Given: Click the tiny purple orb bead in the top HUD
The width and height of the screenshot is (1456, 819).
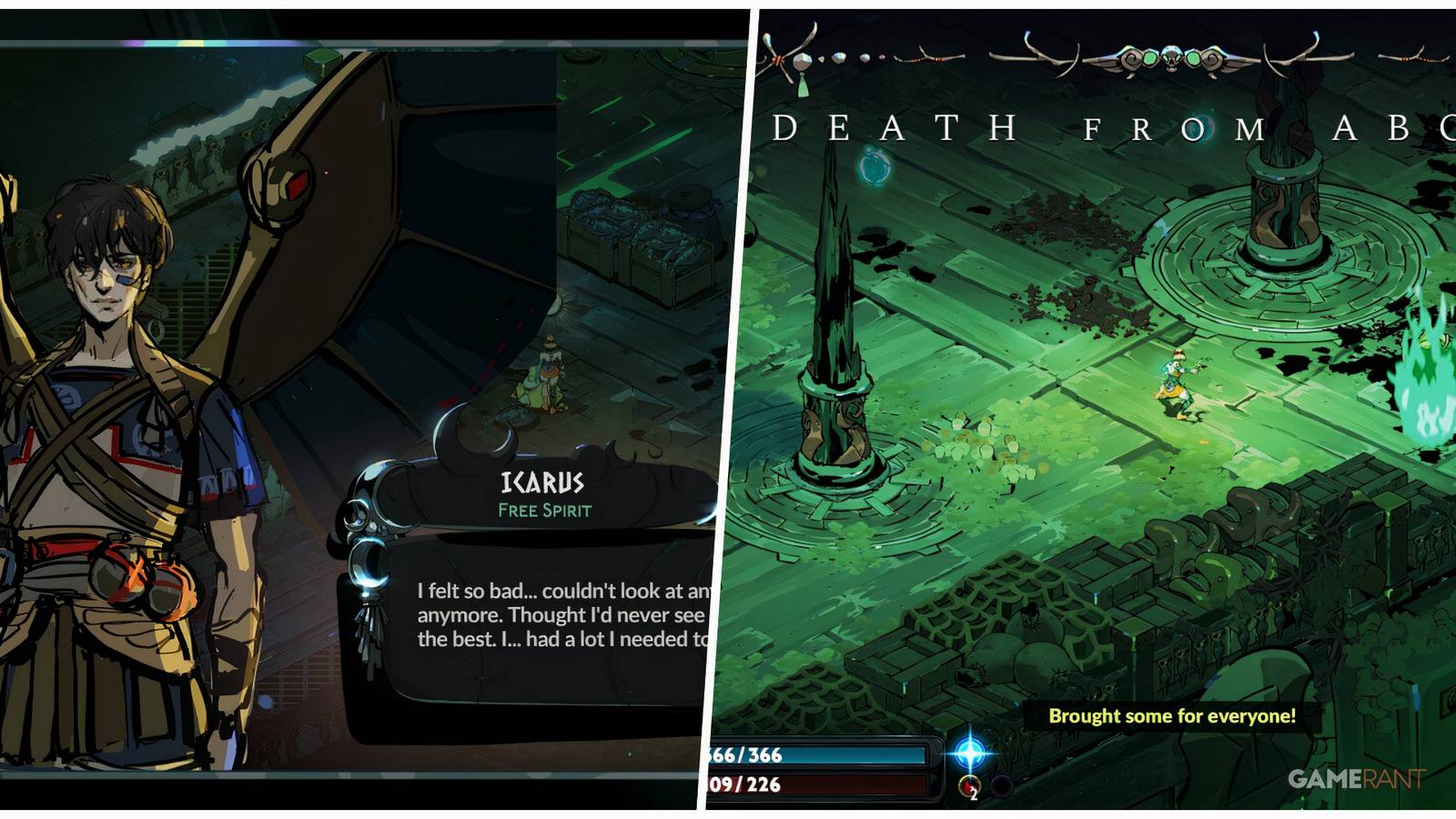Looking at the screenshot, I should pos(881,58).
